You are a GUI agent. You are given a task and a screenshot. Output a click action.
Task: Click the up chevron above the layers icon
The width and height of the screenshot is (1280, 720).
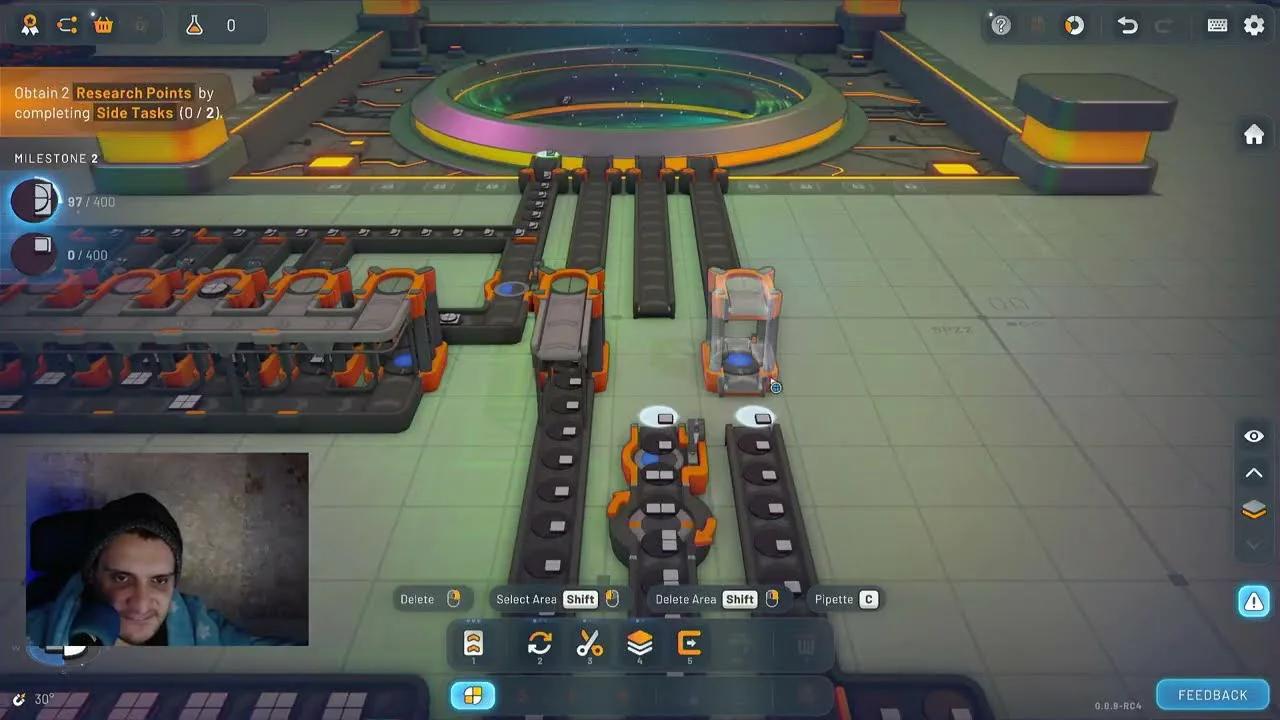point(1253,472)
